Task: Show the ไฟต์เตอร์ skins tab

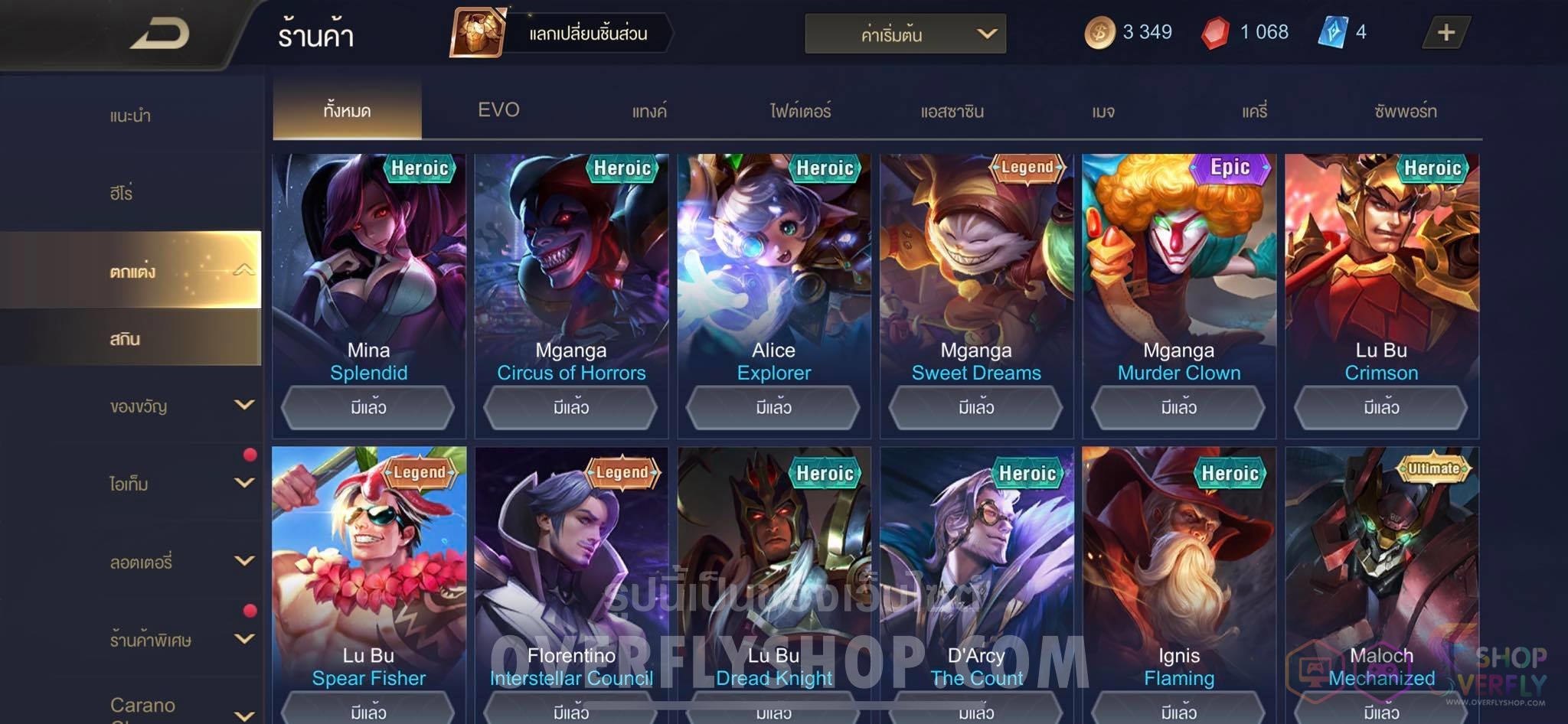Action: pyautogui.click(x=800, y=112)
